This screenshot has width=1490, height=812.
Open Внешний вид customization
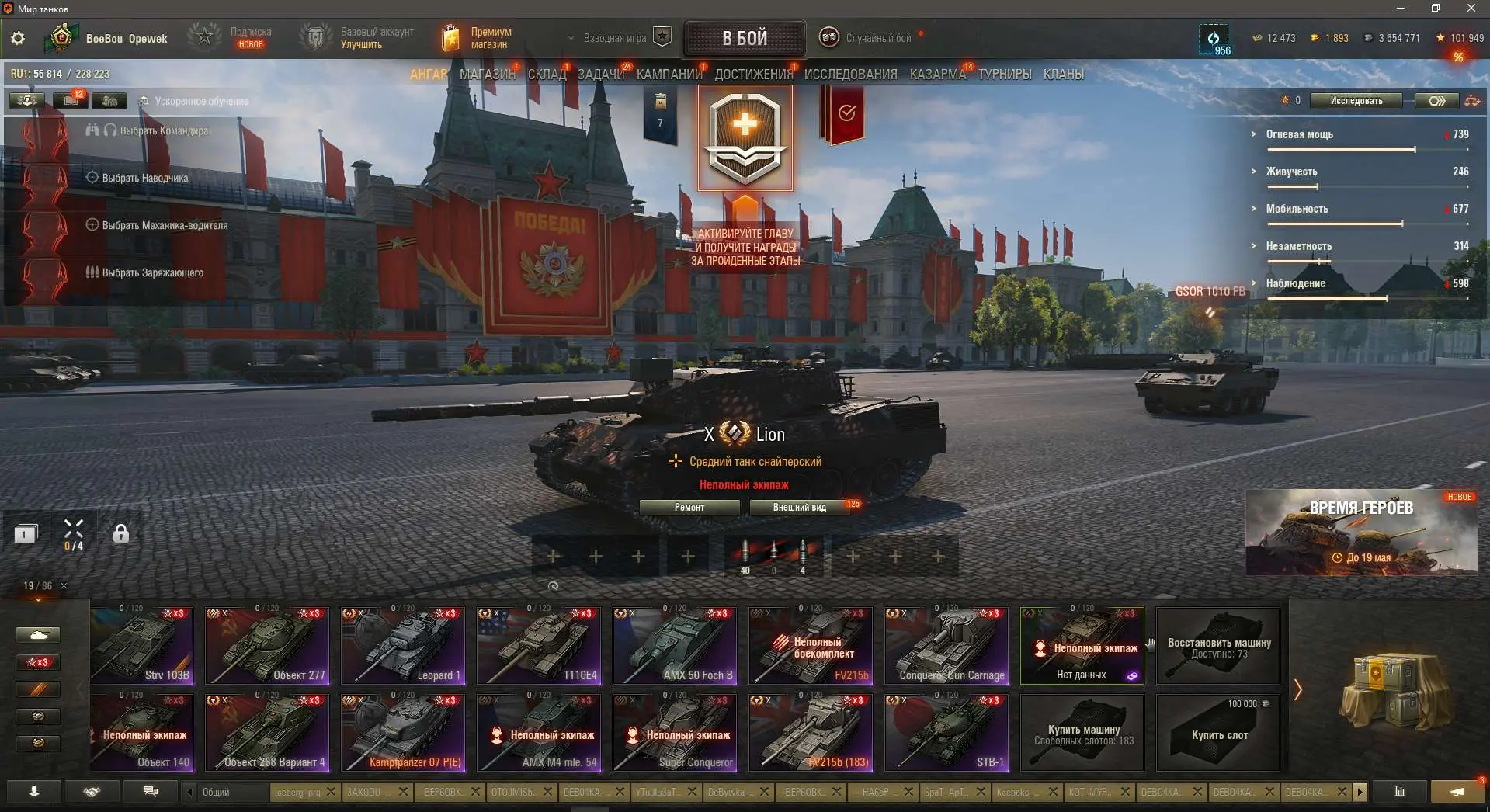[x=799, y=508]
